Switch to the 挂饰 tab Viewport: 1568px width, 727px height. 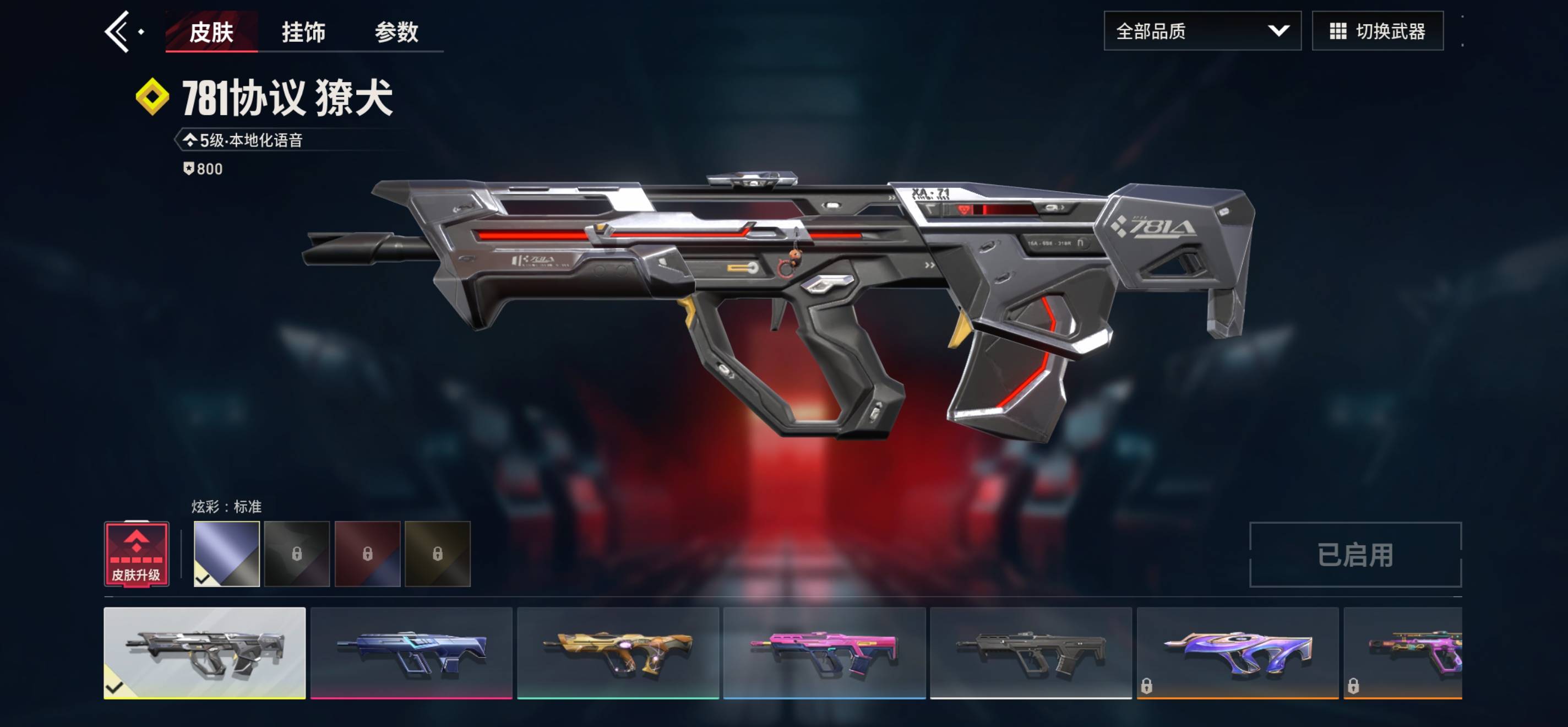(x=303, y=31)
